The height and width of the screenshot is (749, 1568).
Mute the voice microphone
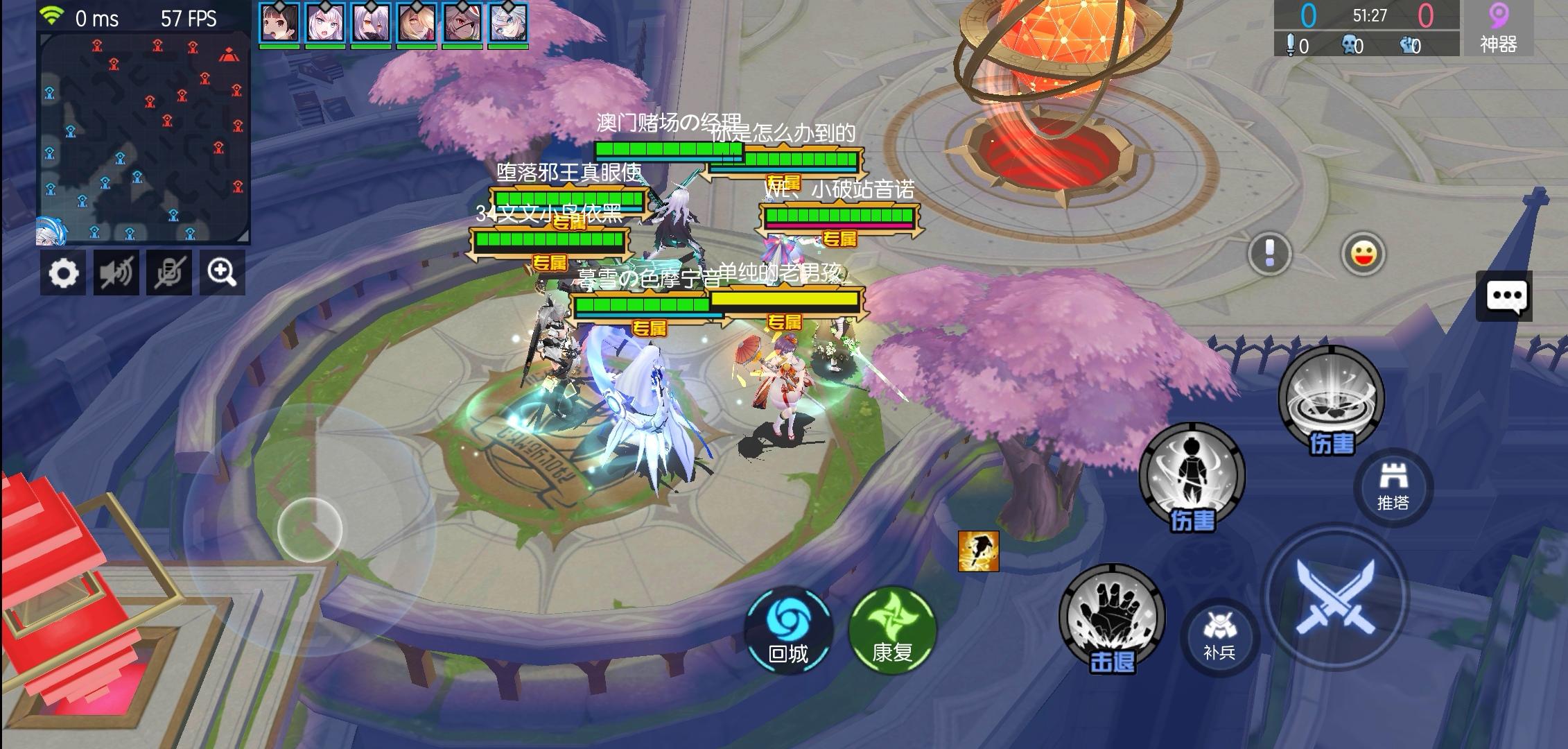(169, 273)
